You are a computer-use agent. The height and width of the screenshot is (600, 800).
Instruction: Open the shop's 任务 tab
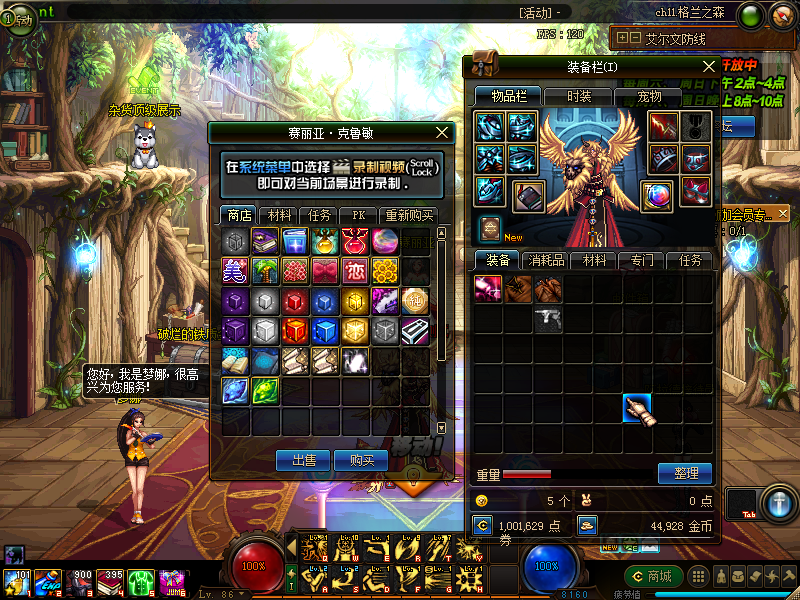click(319, 215)
